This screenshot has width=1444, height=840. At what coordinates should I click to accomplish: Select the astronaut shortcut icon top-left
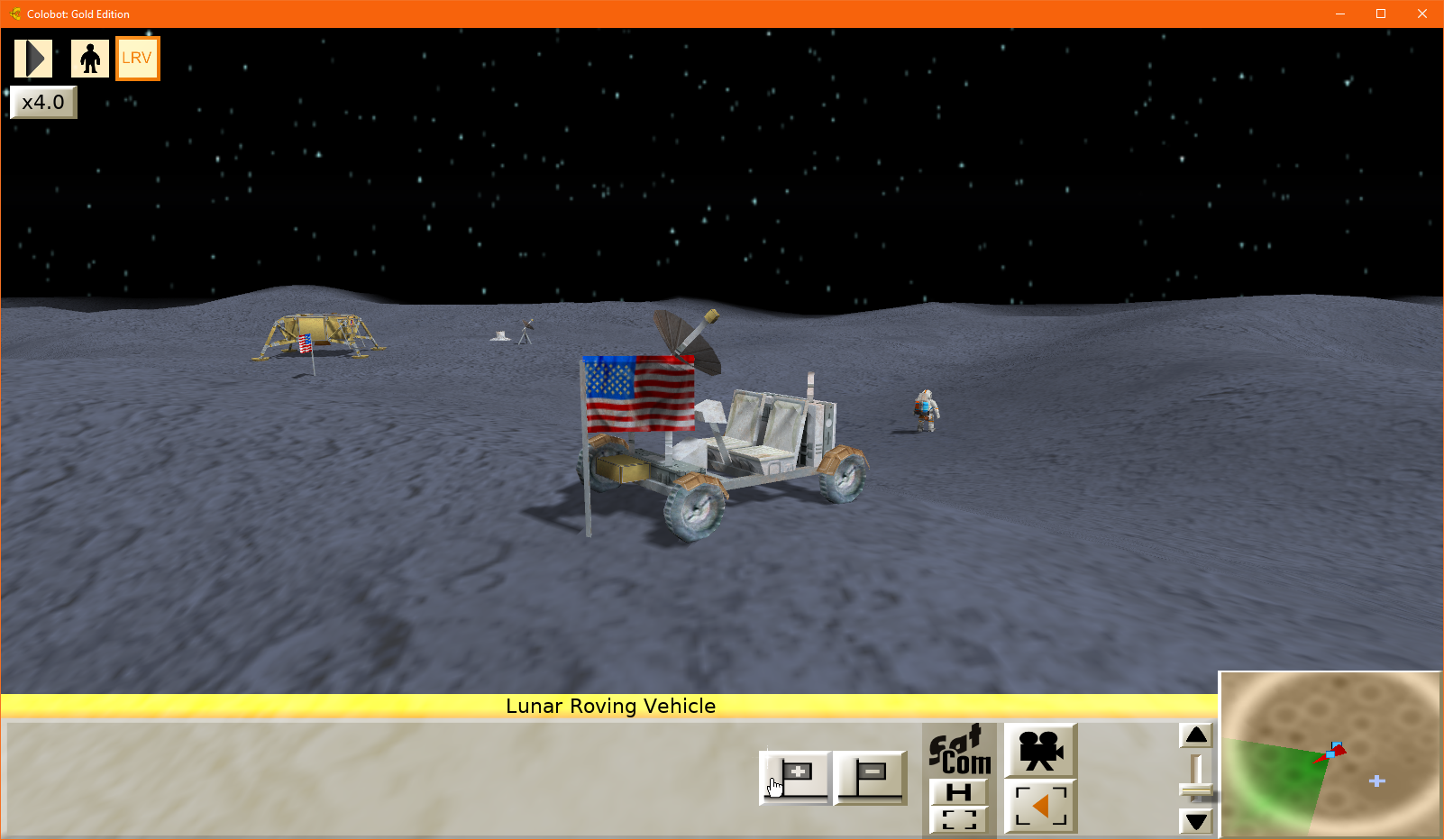89,57
